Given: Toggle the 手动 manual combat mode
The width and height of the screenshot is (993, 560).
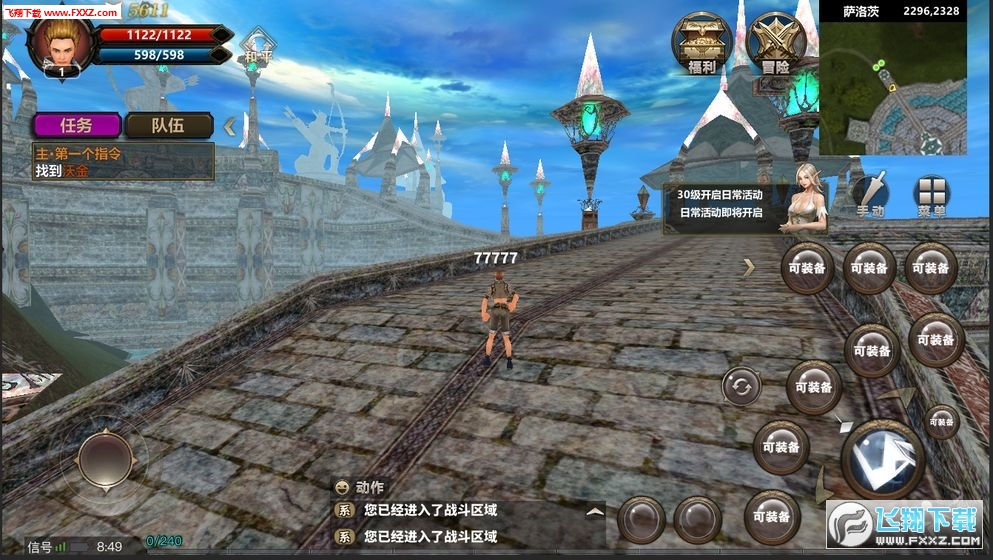Looking at the screenshot, I should click(x=870, y=195).
